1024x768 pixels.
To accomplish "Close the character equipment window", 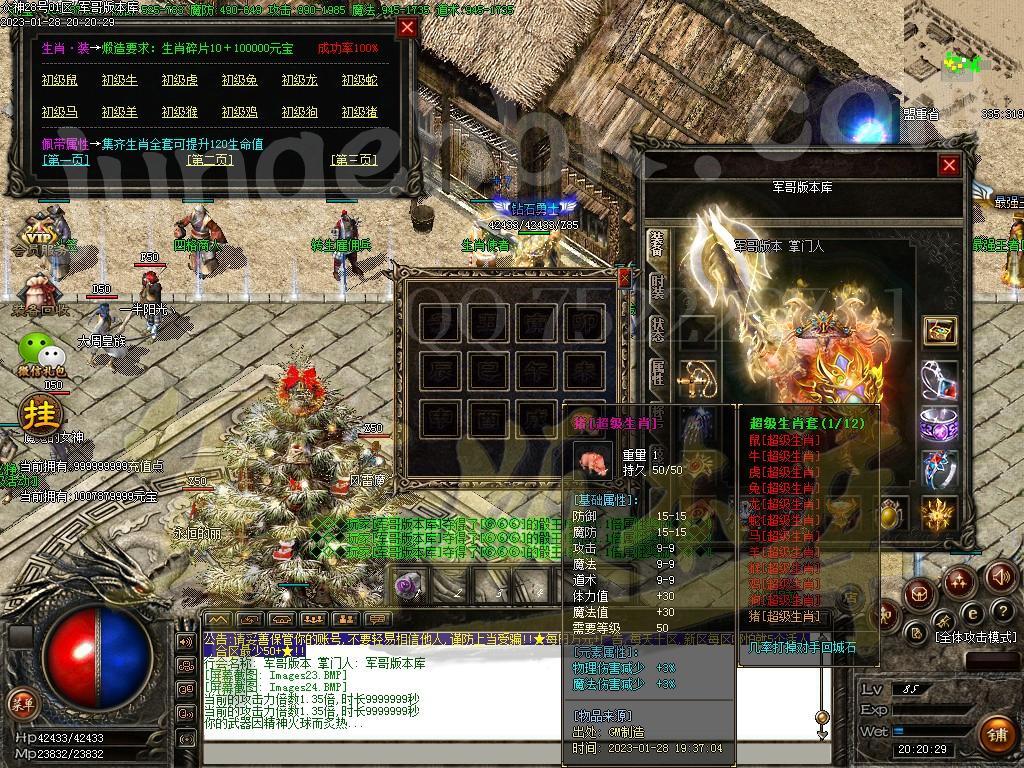I will (949, 166).
